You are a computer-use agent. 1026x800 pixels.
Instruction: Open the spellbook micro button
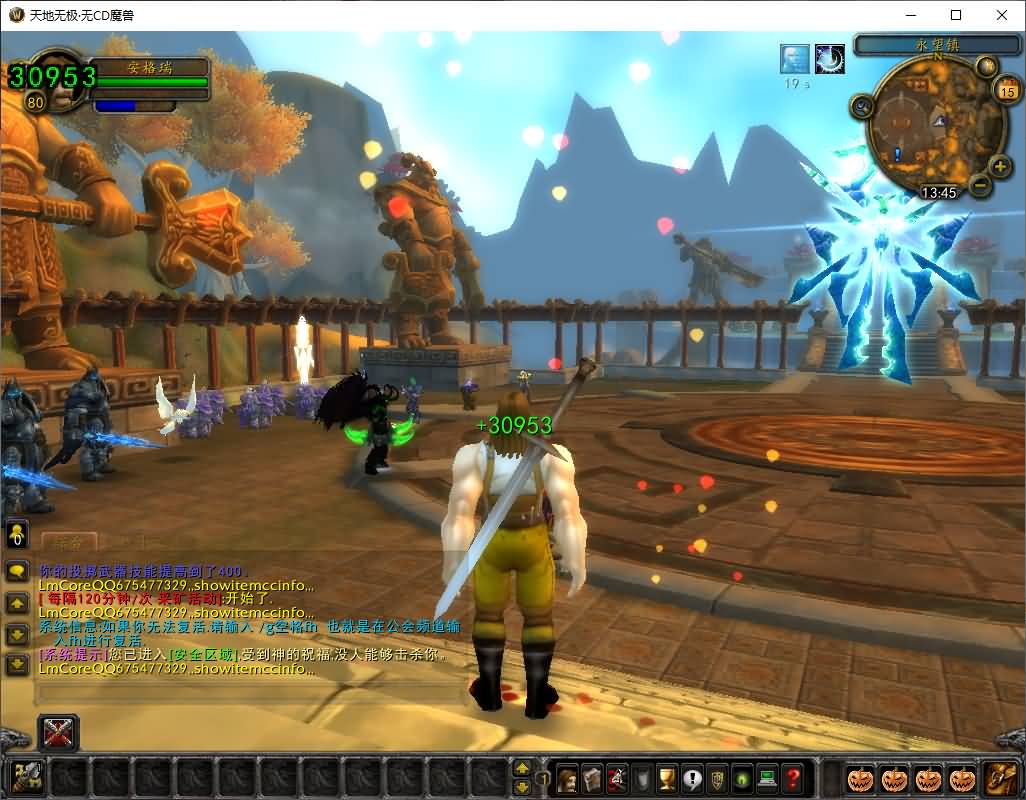(x=592, y=777)
